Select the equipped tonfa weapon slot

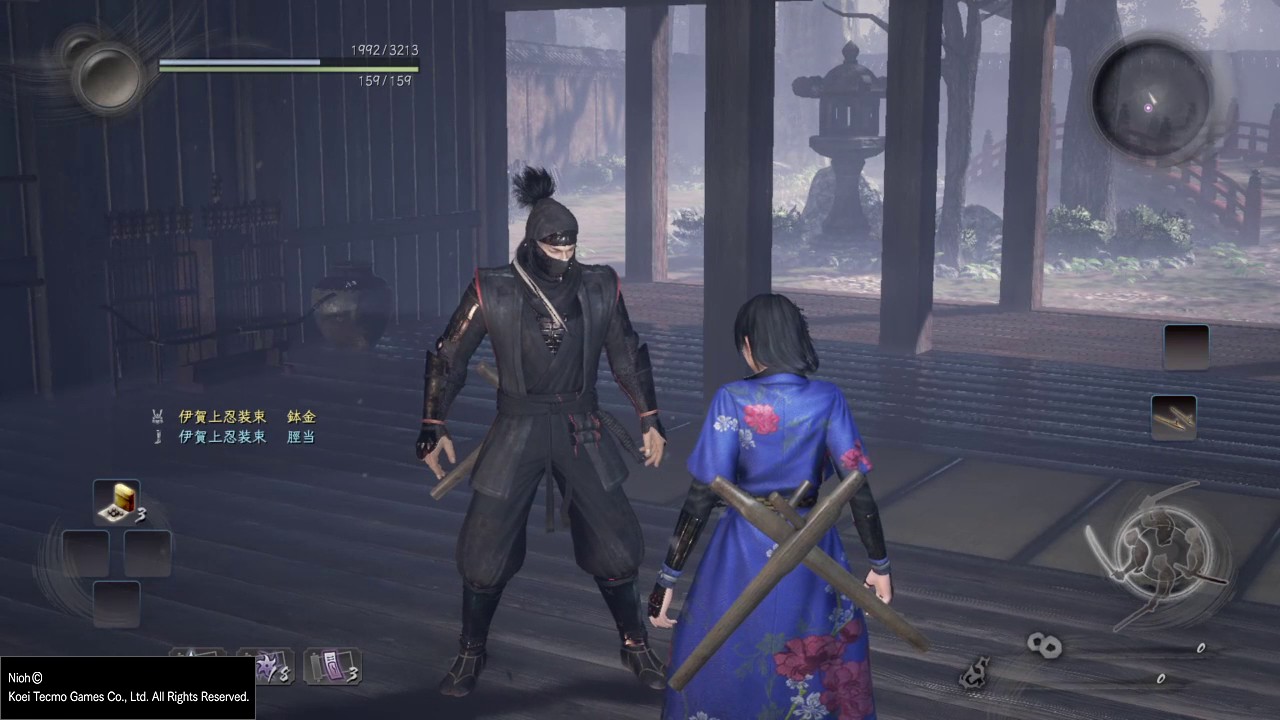click(1173, 417)
